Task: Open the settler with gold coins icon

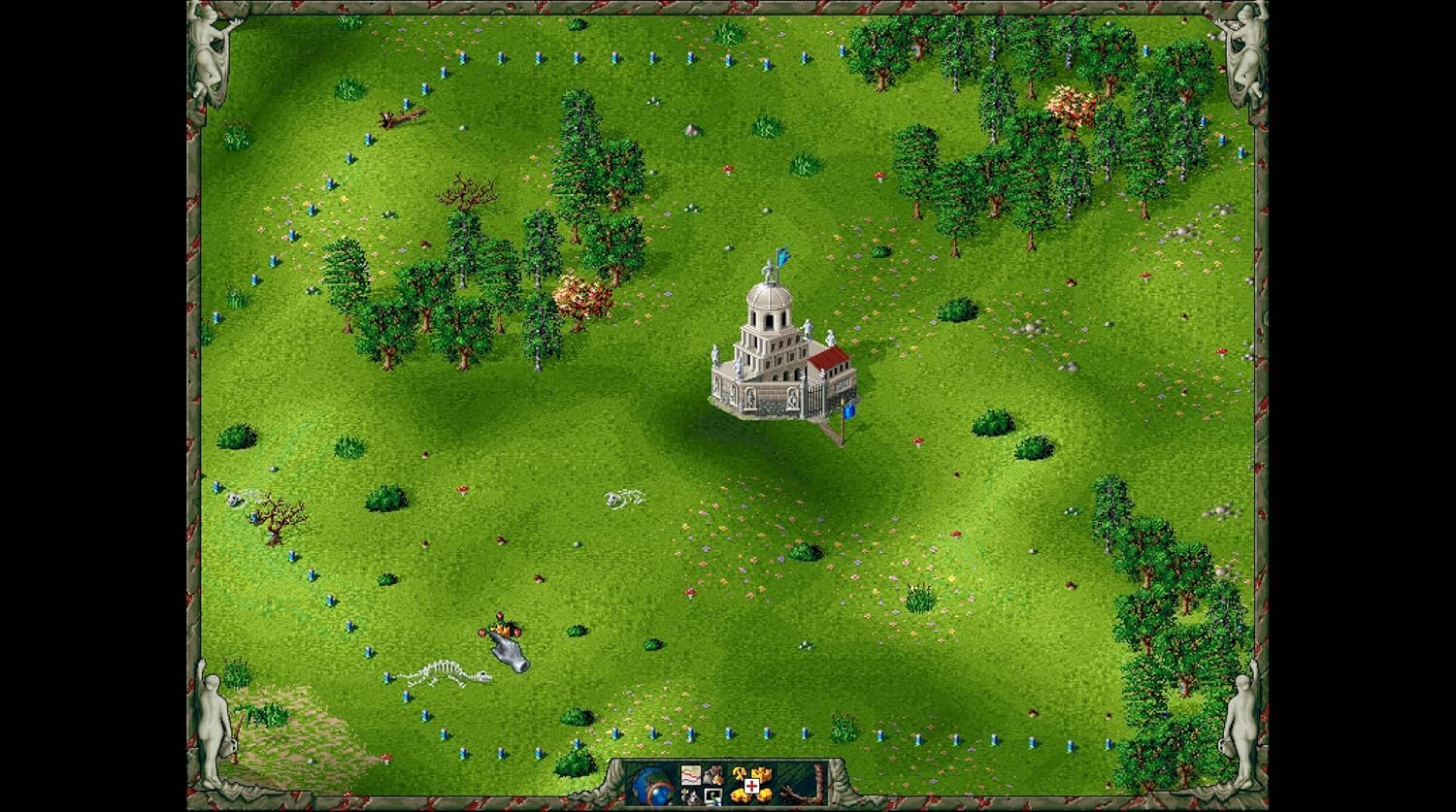Action: click(713, 775)
